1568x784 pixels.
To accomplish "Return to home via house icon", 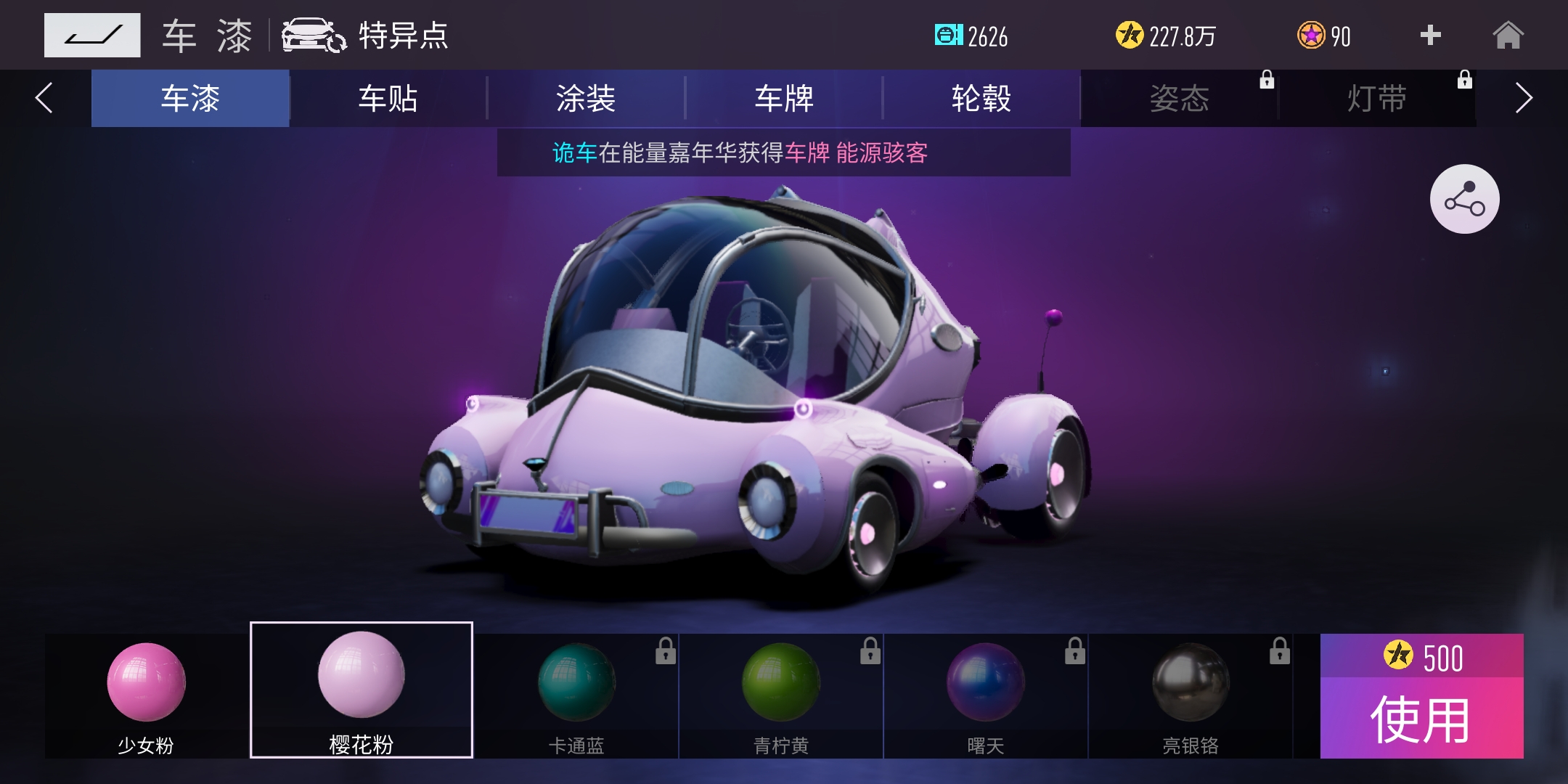I will coord(1508,35).
